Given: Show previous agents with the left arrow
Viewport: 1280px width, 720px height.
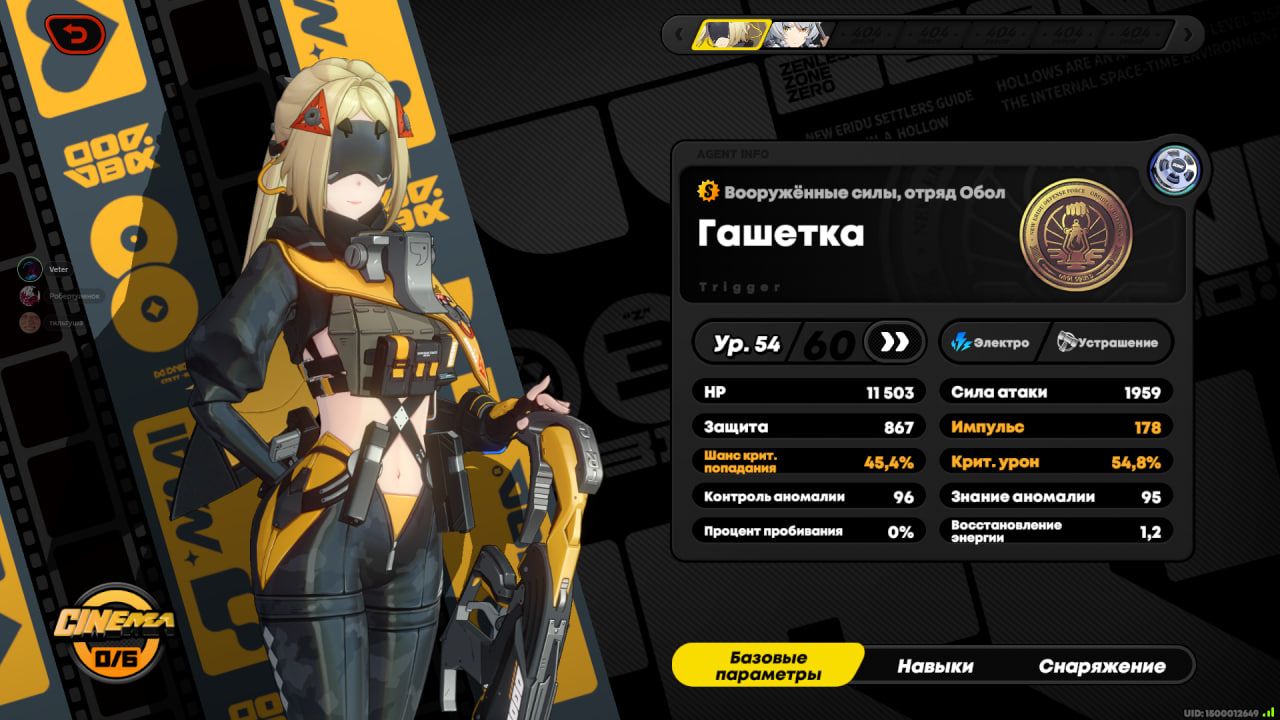Looking at the screenshot, I should click(677, 35).
